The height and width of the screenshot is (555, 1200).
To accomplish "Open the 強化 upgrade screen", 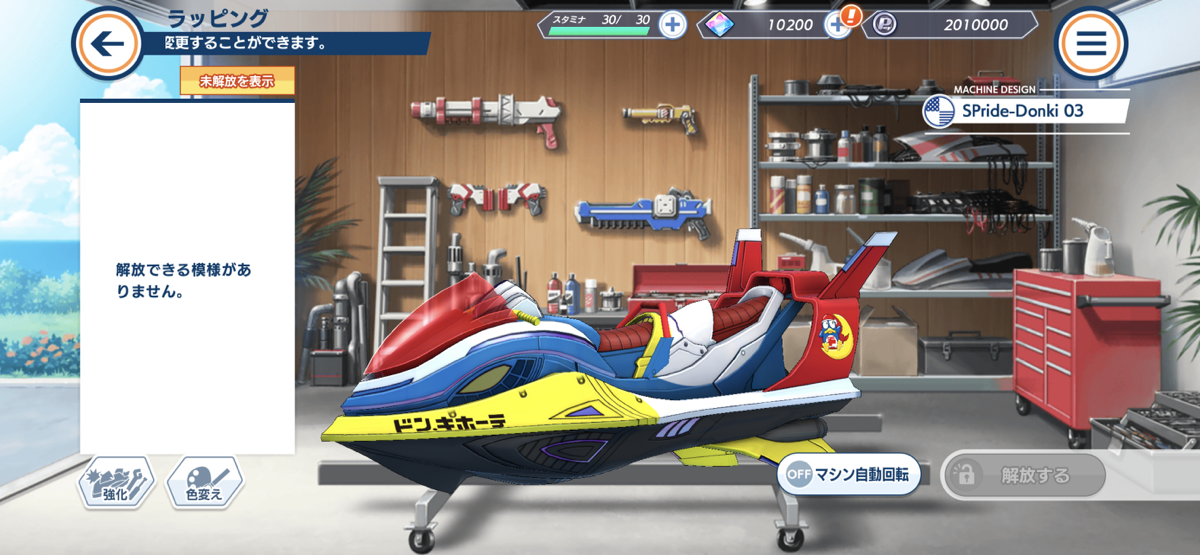I will (x=117, y=485).
